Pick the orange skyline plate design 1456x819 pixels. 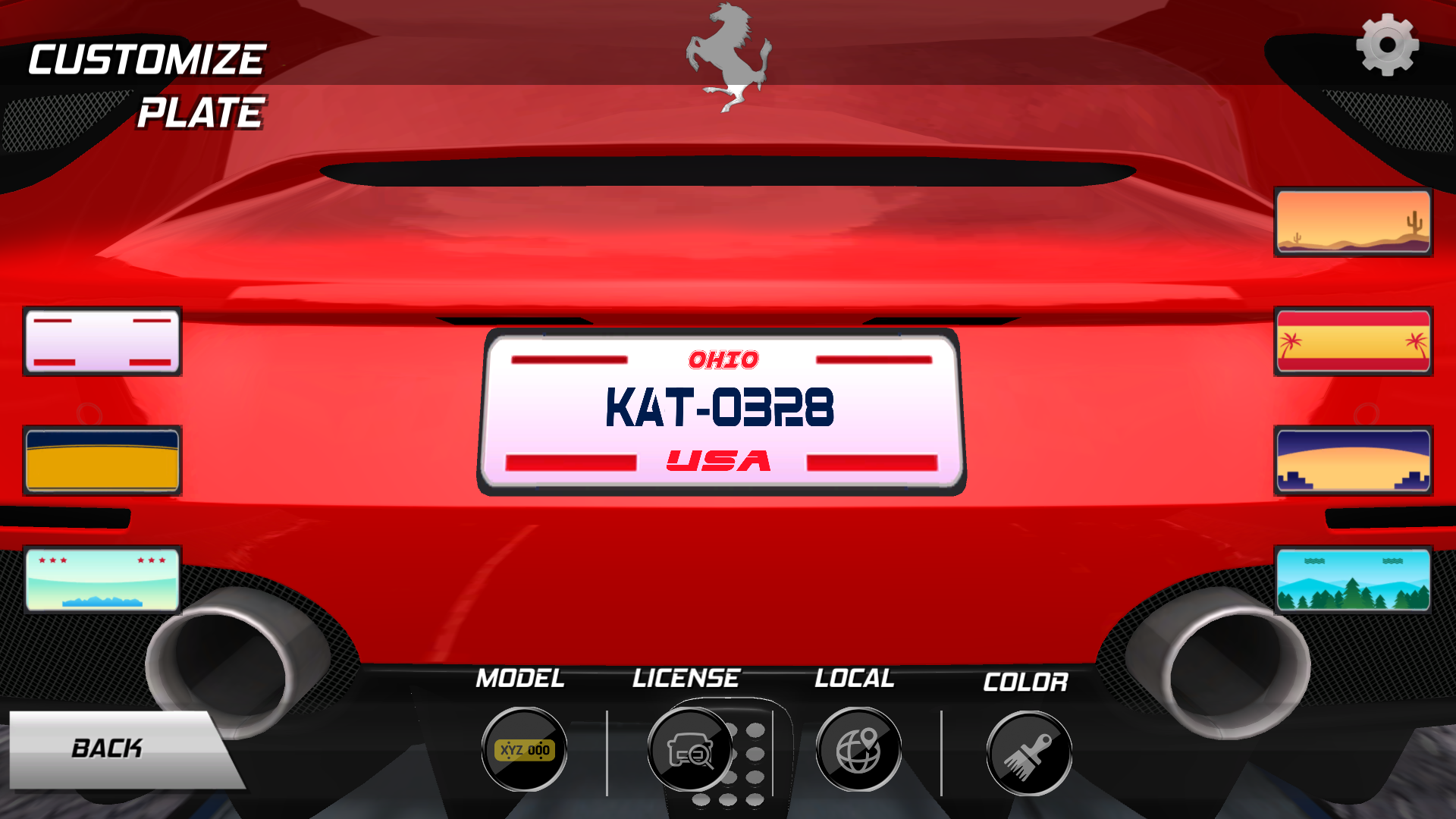coord(1353,460)
